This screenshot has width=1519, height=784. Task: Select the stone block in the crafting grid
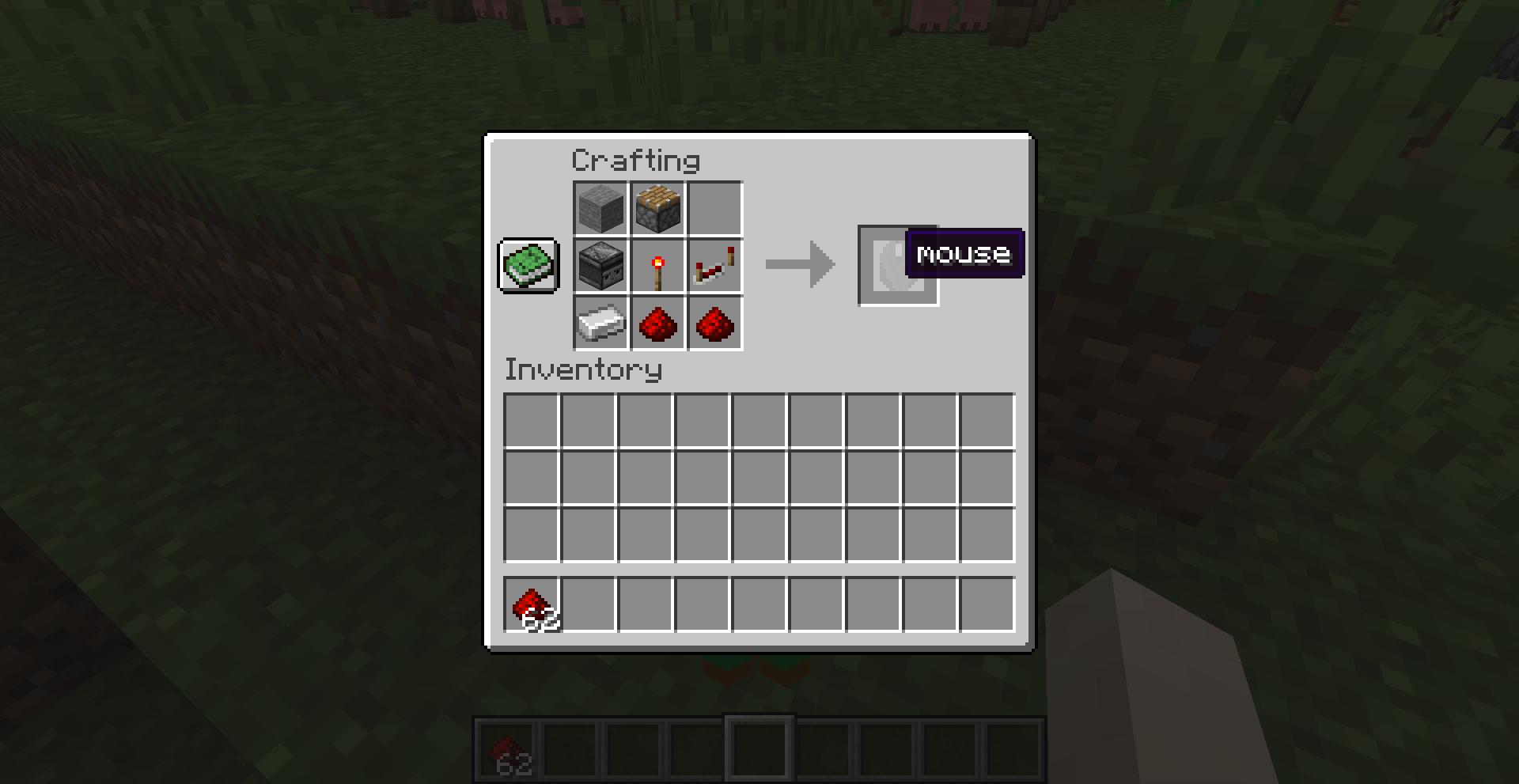[600, 208]
